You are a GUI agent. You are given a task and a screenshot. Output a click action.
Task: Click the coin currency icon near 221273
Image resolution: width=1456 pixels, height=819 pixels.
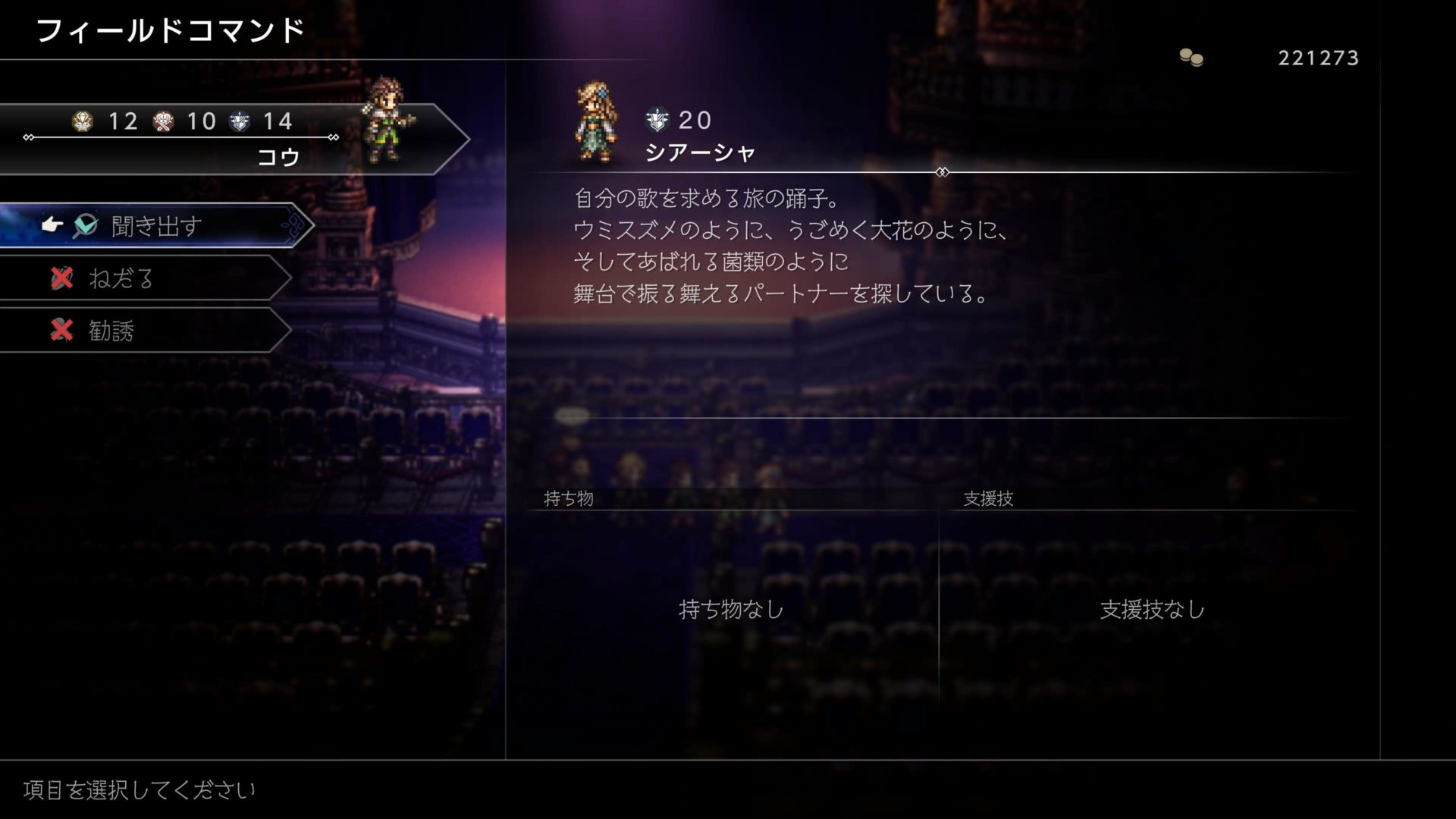(x=1191, y=55)
